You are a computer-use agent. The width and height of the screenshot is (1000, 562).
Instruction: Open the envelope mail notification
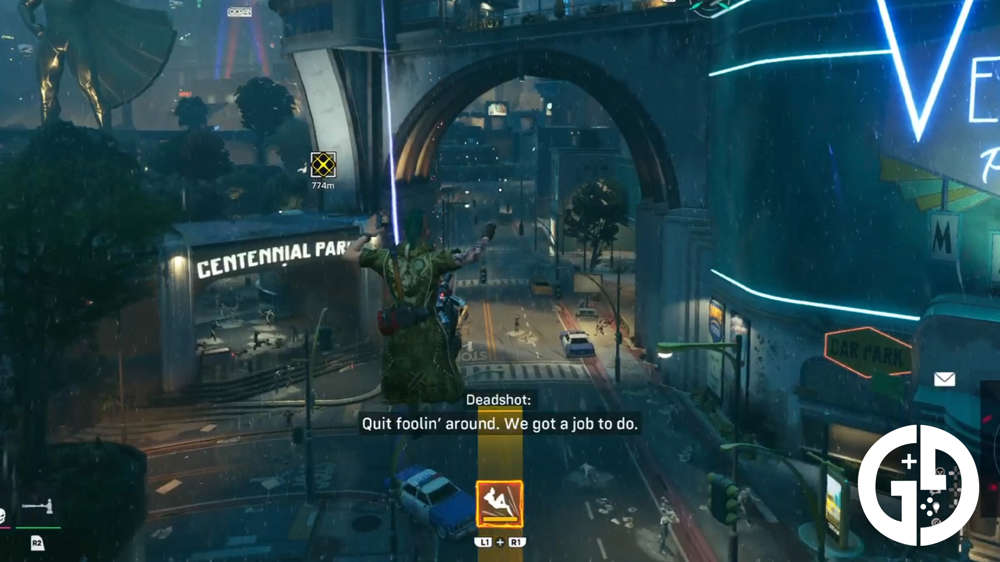944,379
